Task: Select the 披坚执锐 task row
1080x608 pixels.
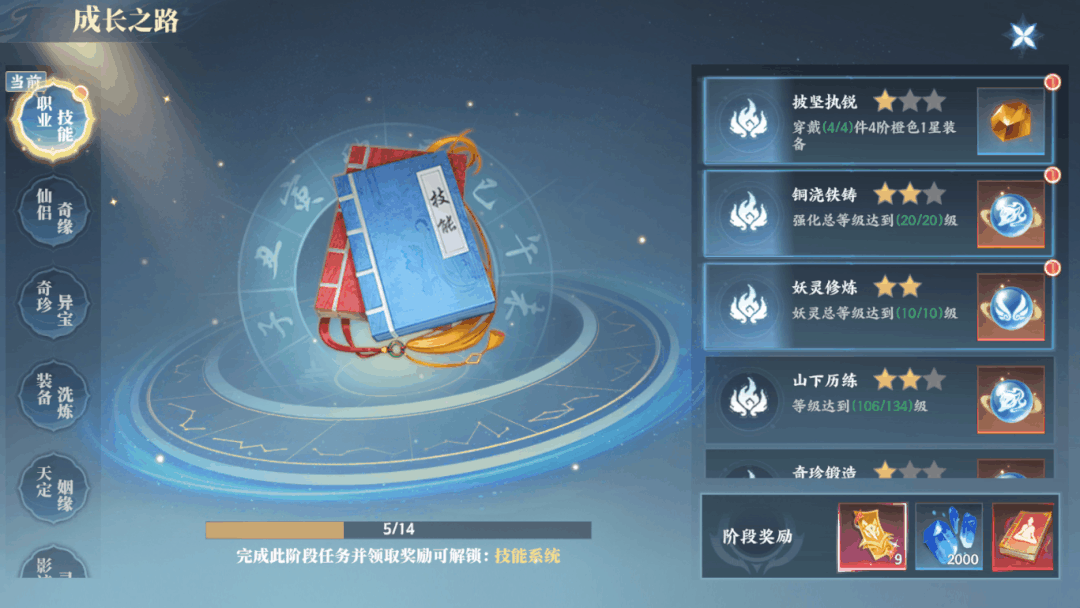Action: (840, 121)
